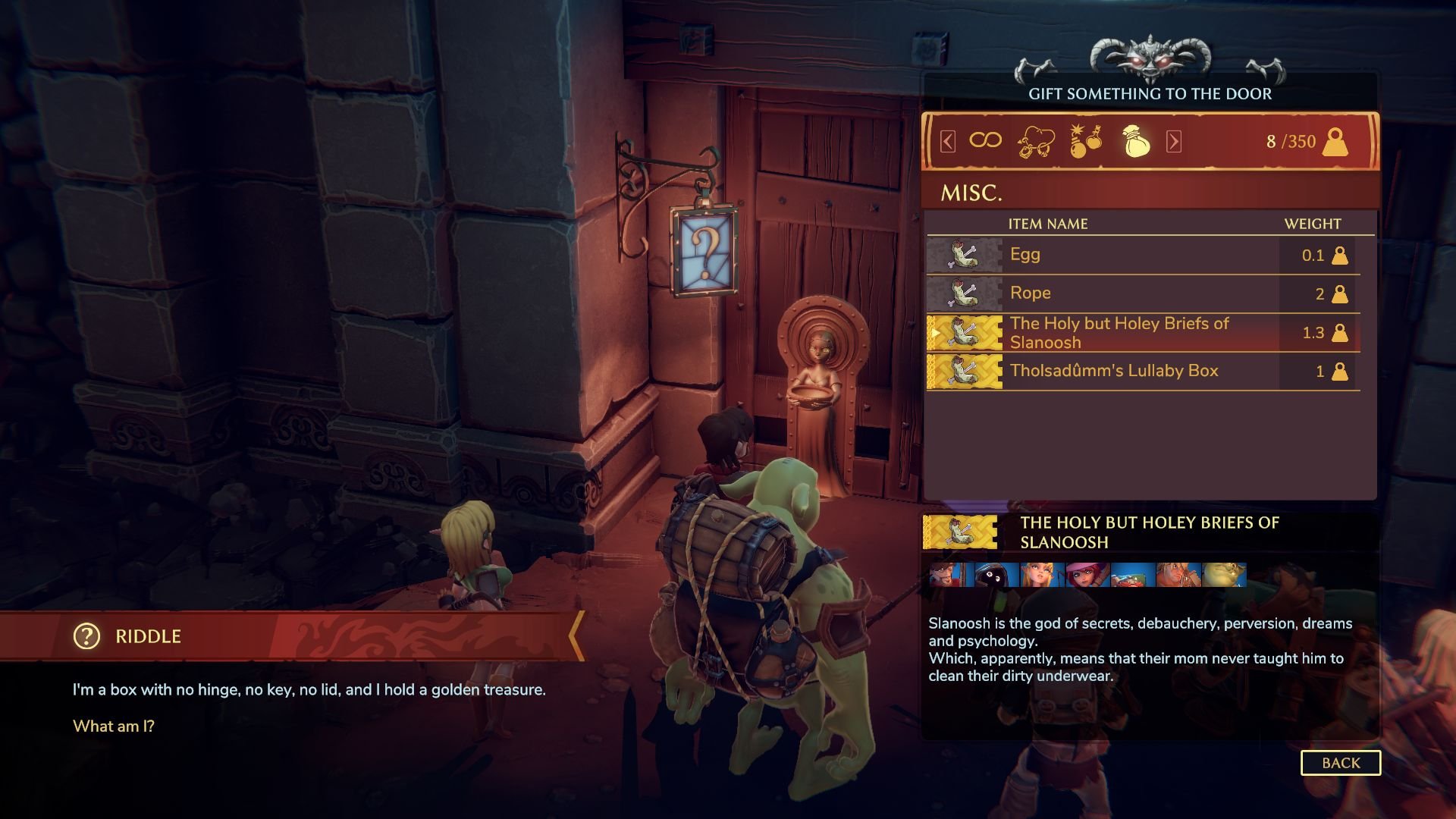
Task: Sort items by WEIGHT column header
Action: point(1312,224)
